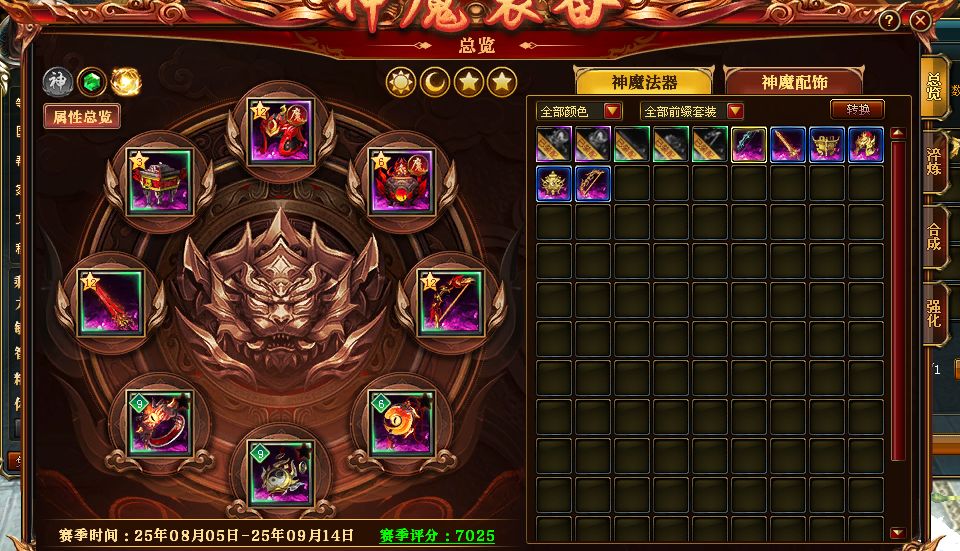Viewport: 960px width, 551px height.
Task: Switch to the 神魔配饰 tab
Action: click(796, 82)
